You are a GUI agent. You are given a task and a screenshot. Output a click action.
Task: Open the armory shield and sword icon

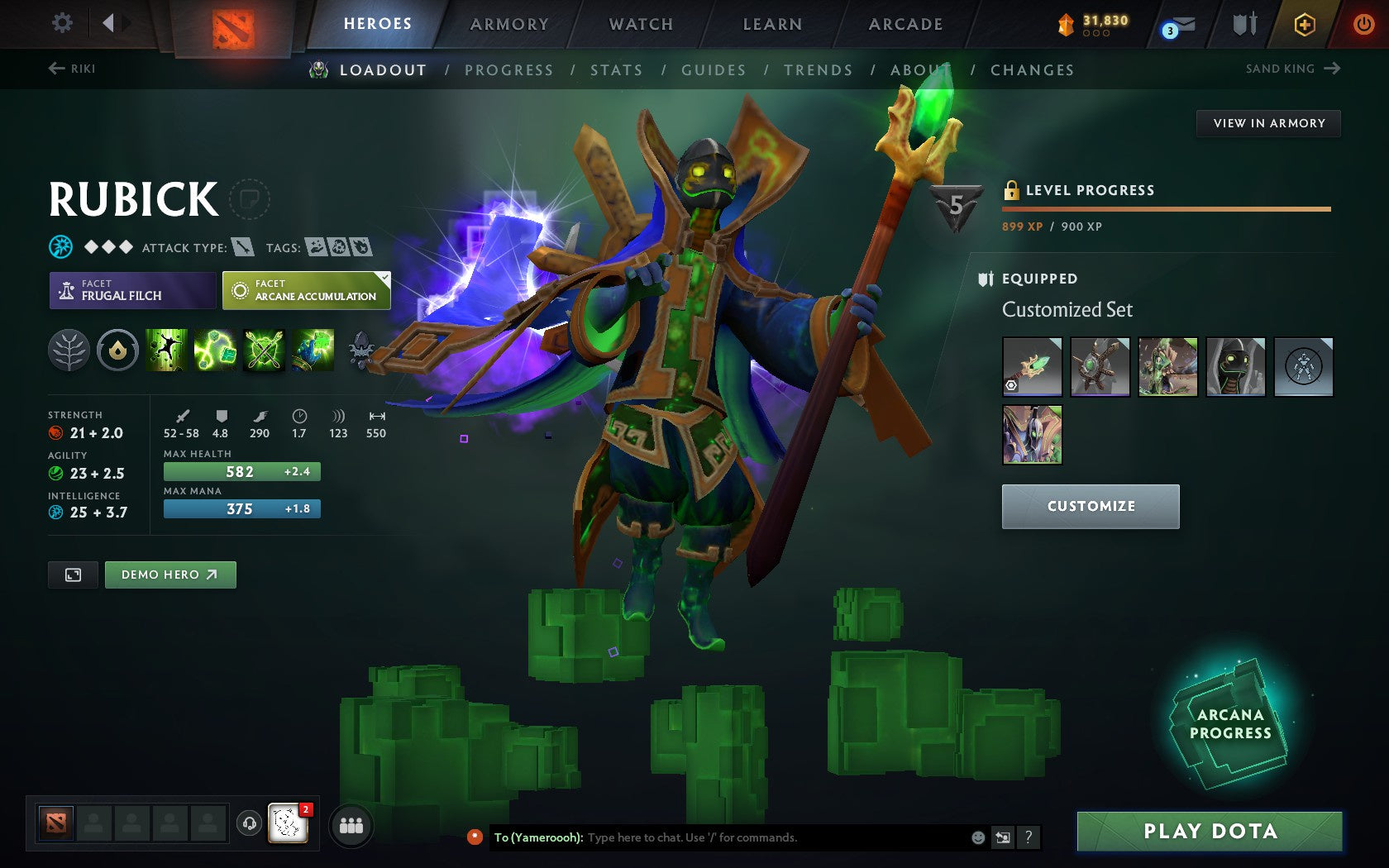pyautogui.click(x=1242, y=25)
